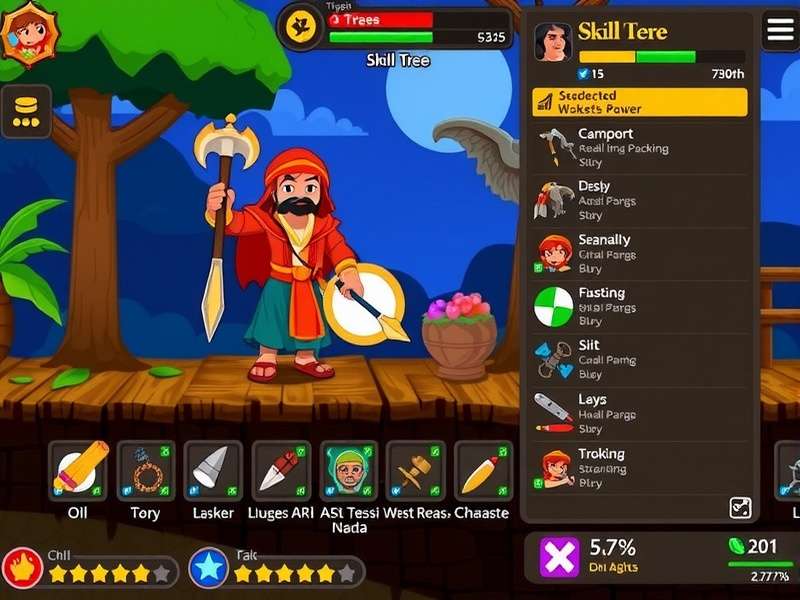Screen dimensions: 800x600
Task: Activate the Stadected Wokets Power banner
Action: tap(640, 102)
